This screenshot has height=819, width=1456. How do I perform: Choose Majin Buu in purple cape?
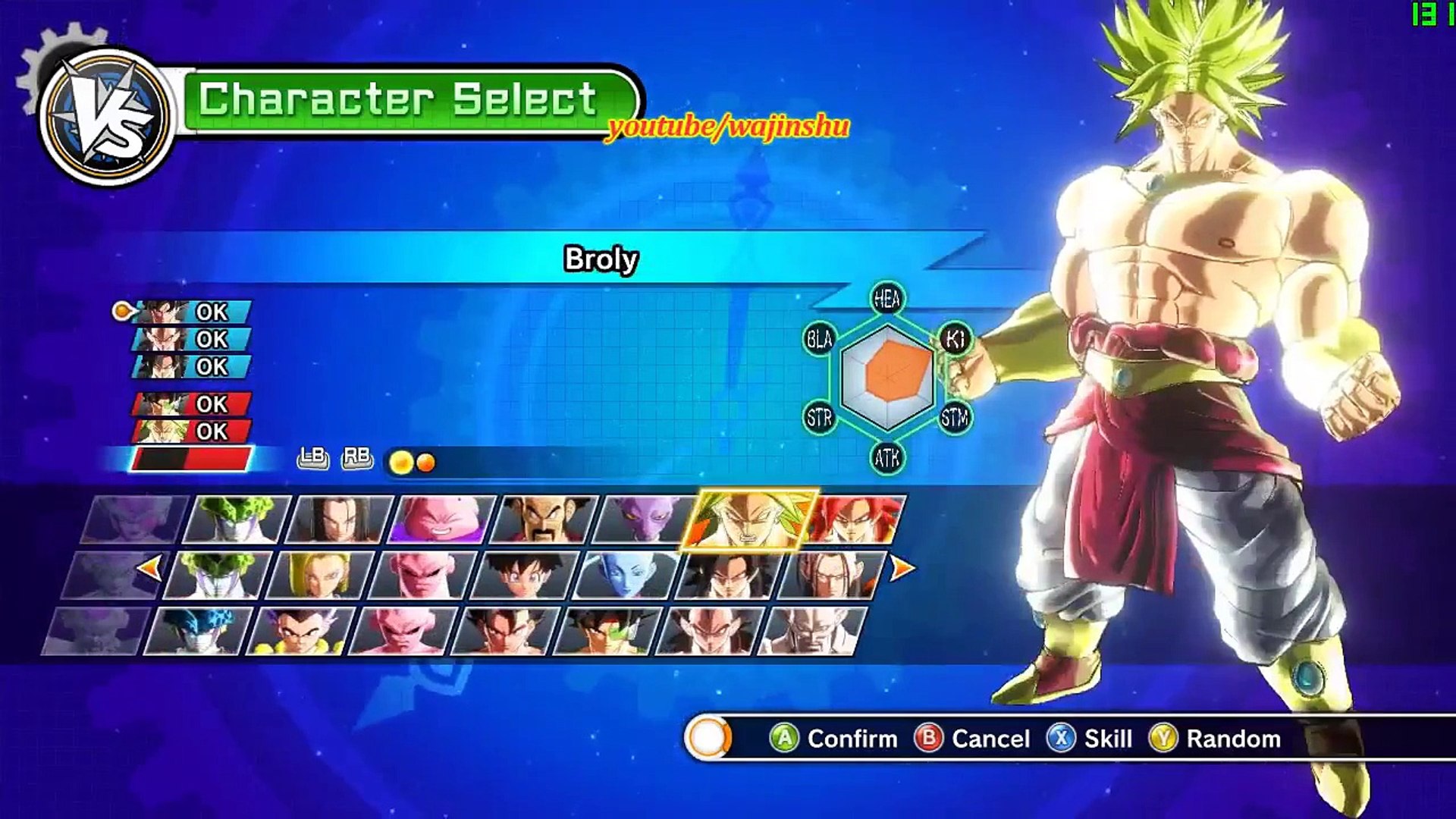pyautogui.click(x=441, y=519)
